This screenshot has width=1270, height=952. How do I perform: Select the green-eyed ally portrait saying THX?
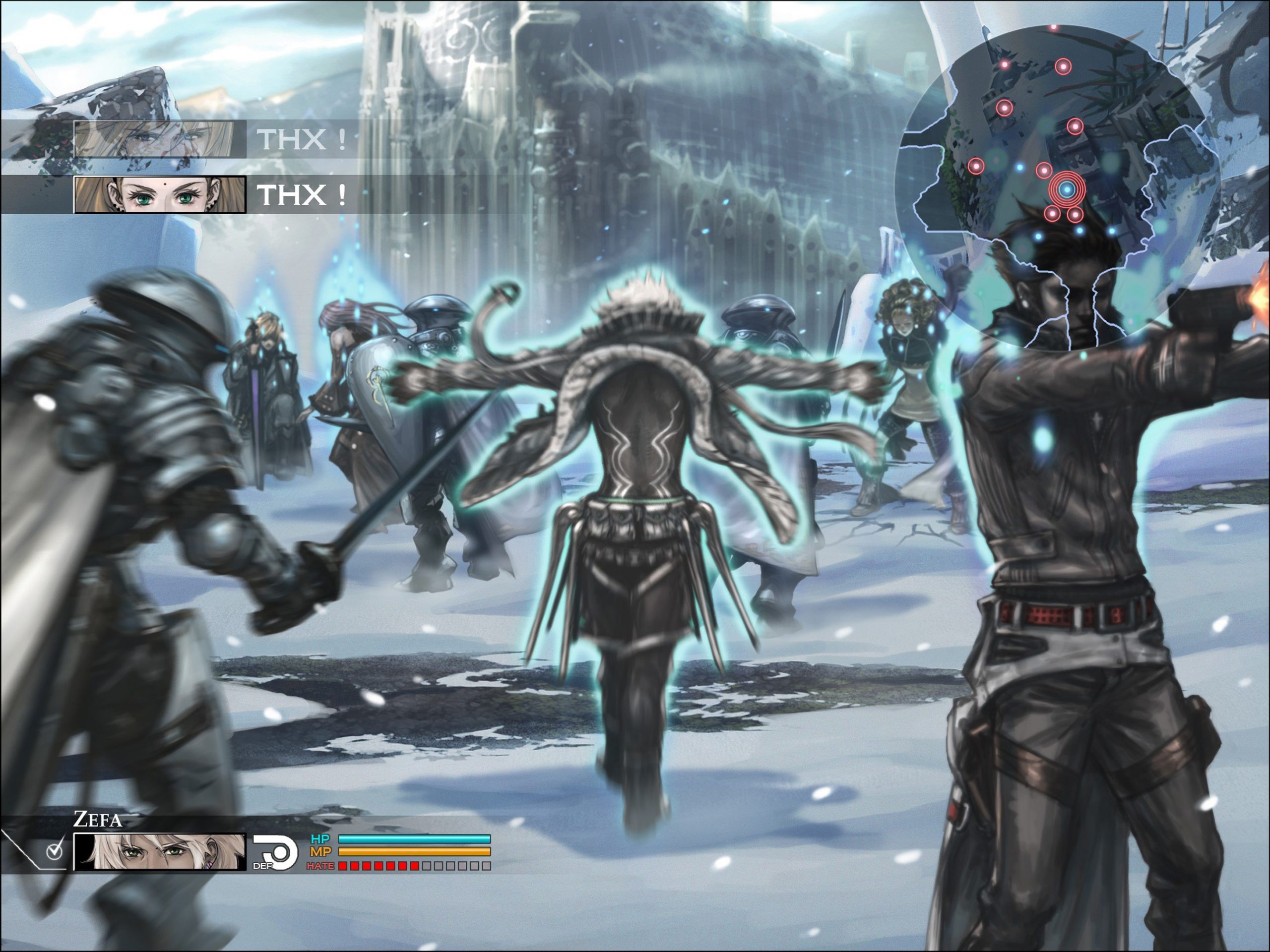point(160,195)
